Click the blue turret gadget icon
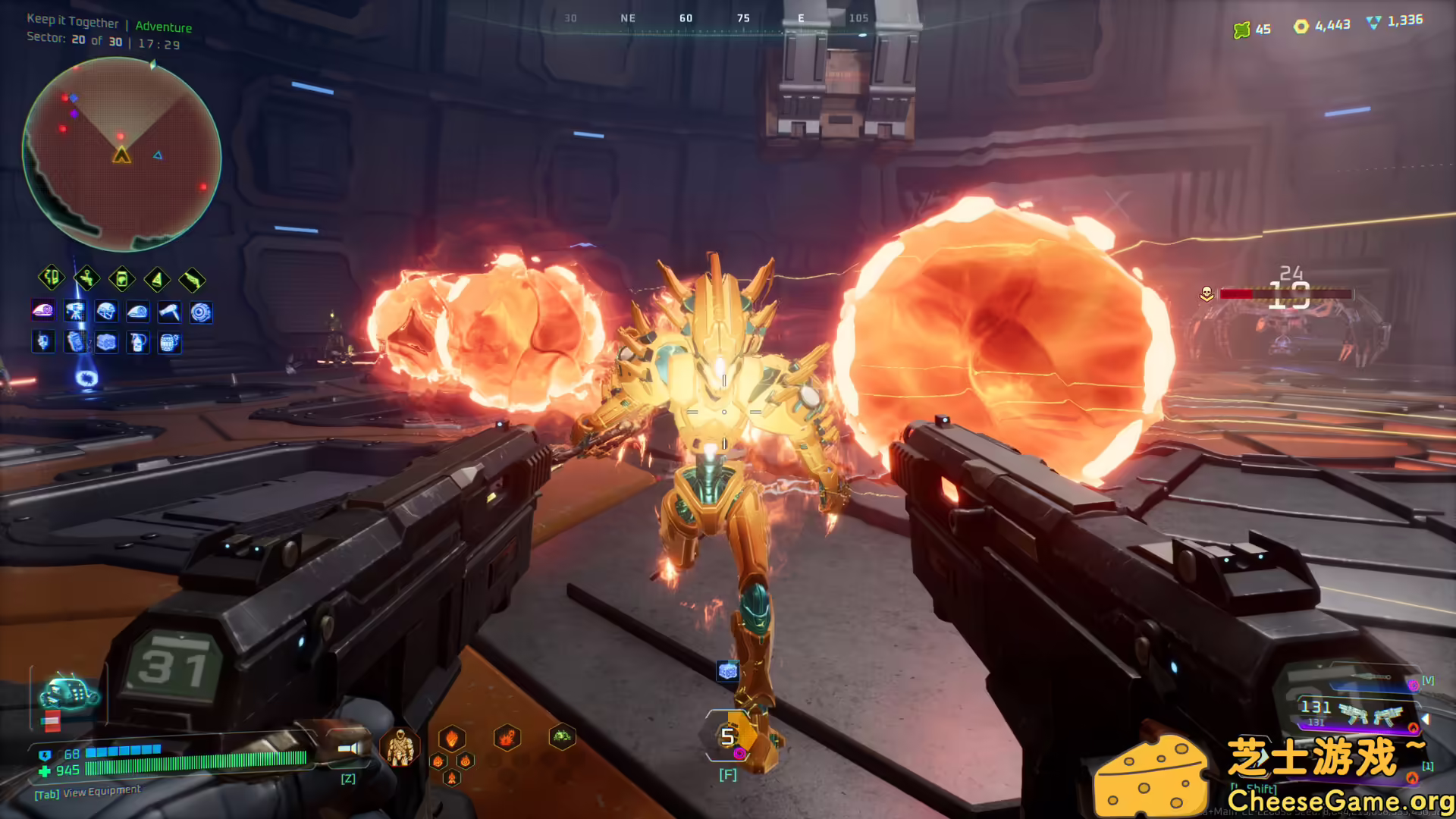The width and height of the screenshot is (1456, 819). tap(75, 313)
